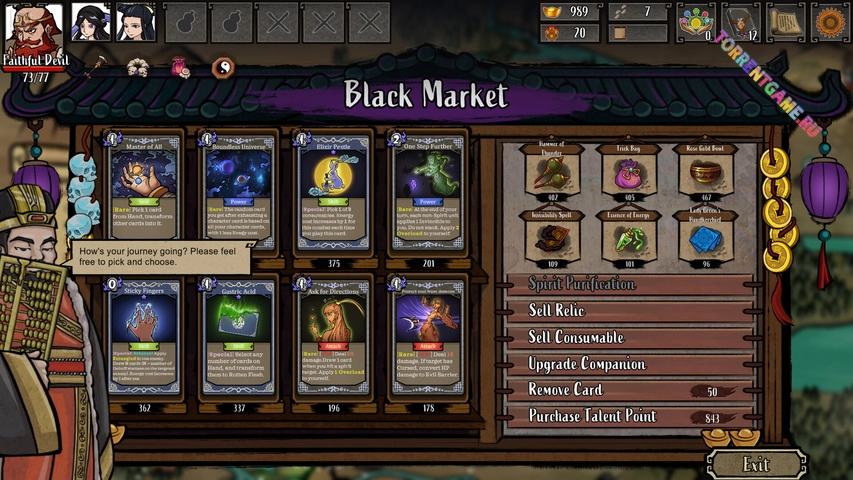Open the gear settings icon
The image size is (853, 480).
point(829,22)
